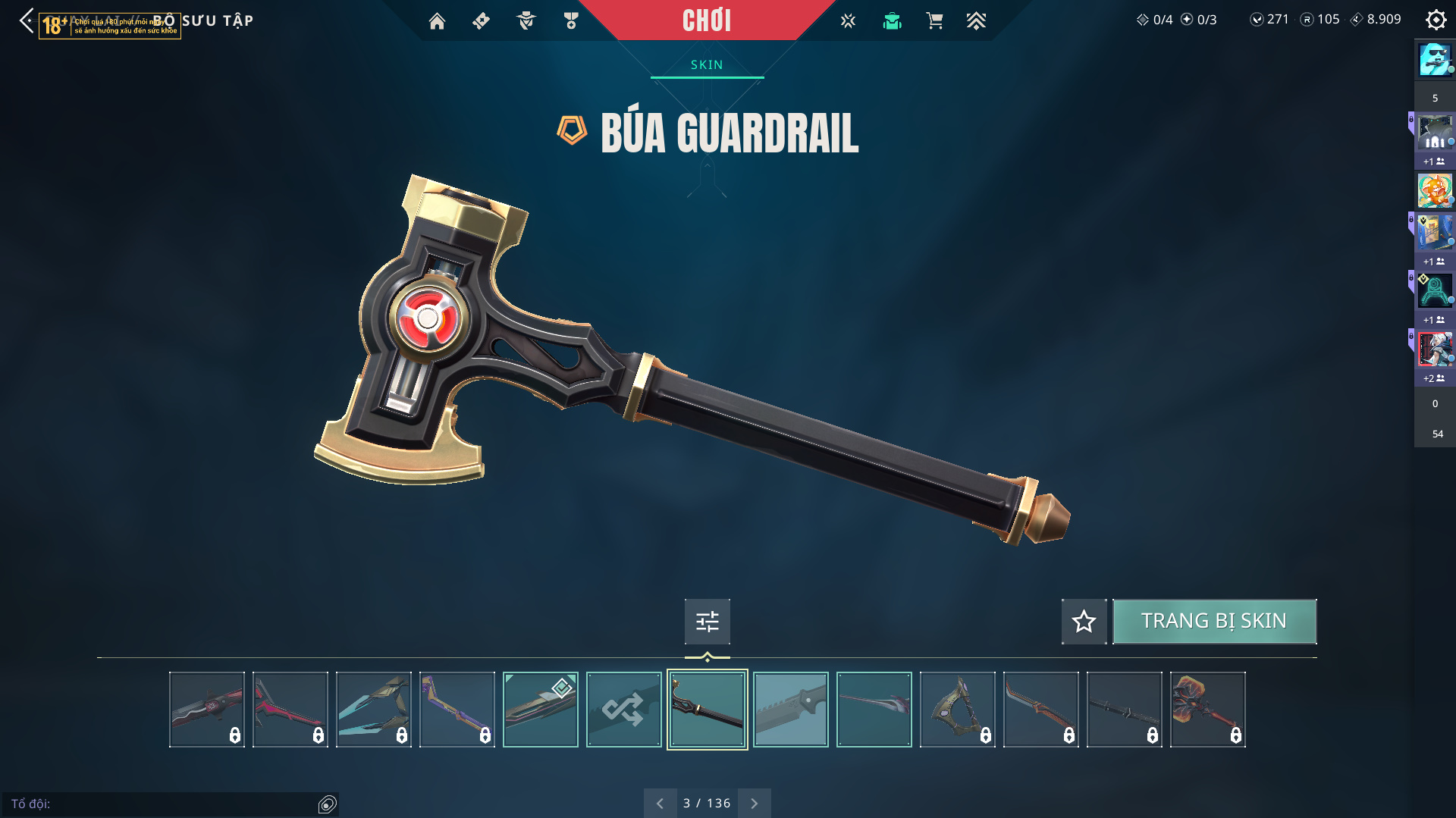The width and height of the screenshot is (1456, 818).
Task: Open the agents icon in top navigation
Action: tap(526, 21)
